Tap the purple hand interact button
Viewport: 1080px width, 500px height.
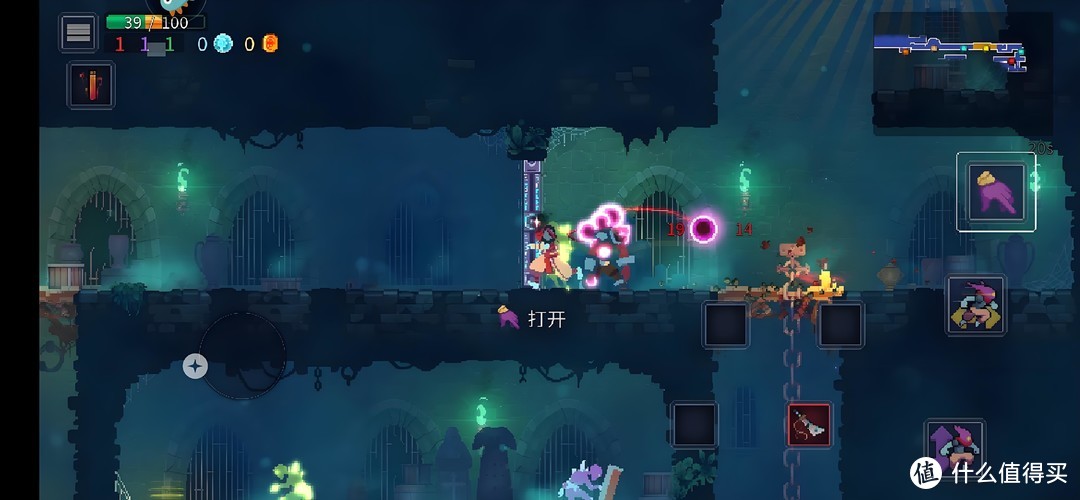[995, 192]
